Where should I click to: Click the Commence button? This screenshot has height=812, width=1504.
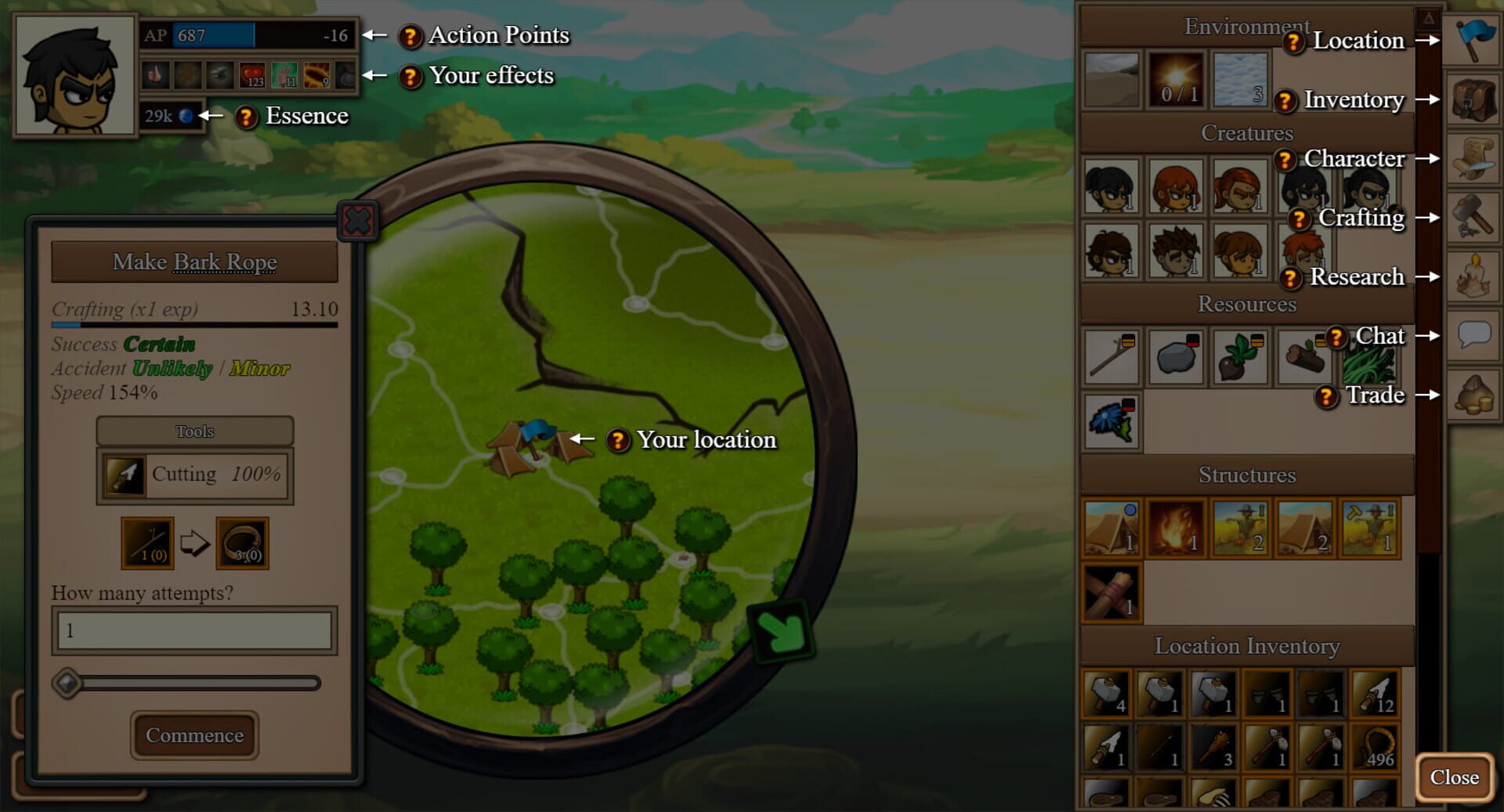(194, 735)
